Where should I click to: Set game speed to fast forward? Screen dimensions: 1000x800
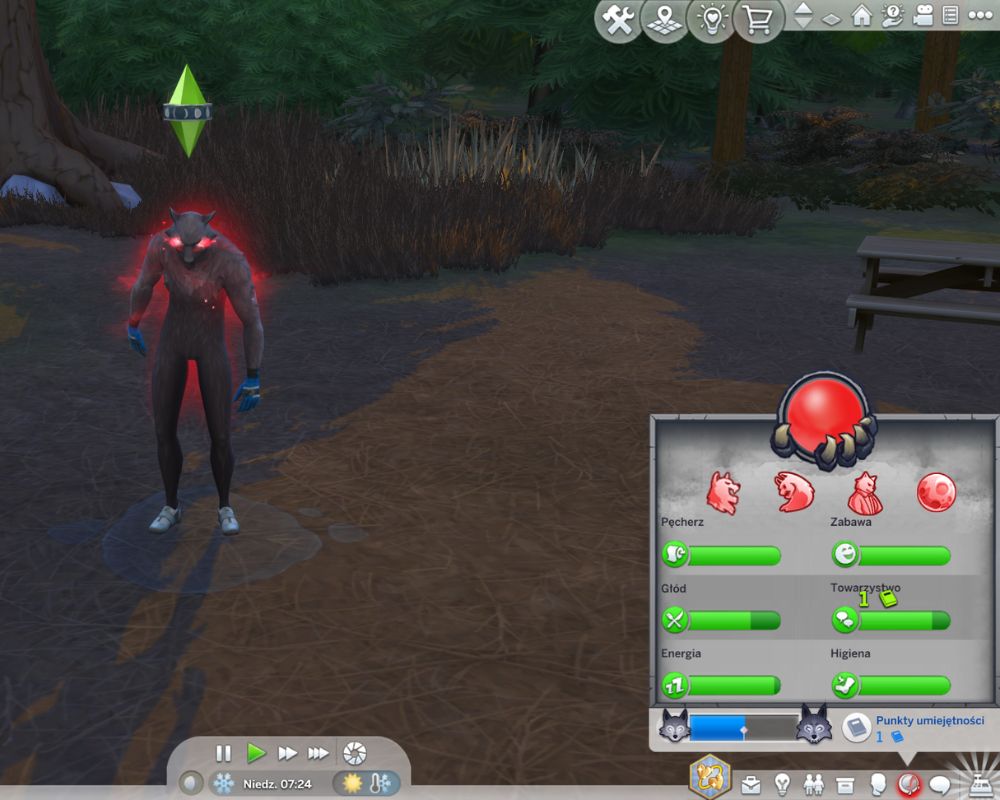pos(288,753)
